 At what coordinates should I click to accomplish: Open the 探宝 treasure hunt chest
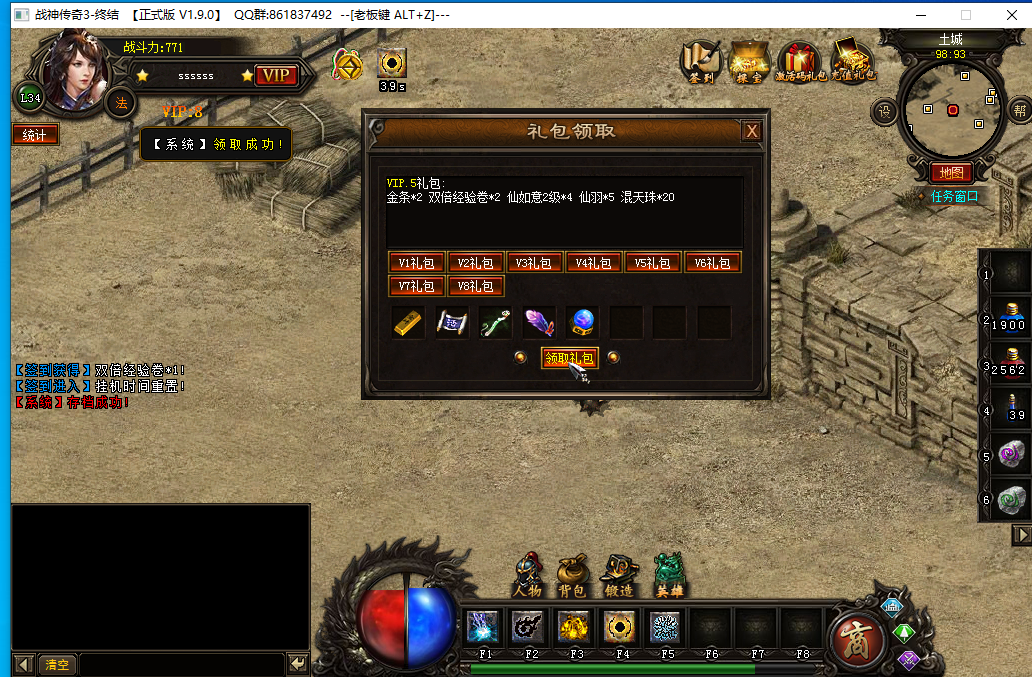tap(749, 61)
